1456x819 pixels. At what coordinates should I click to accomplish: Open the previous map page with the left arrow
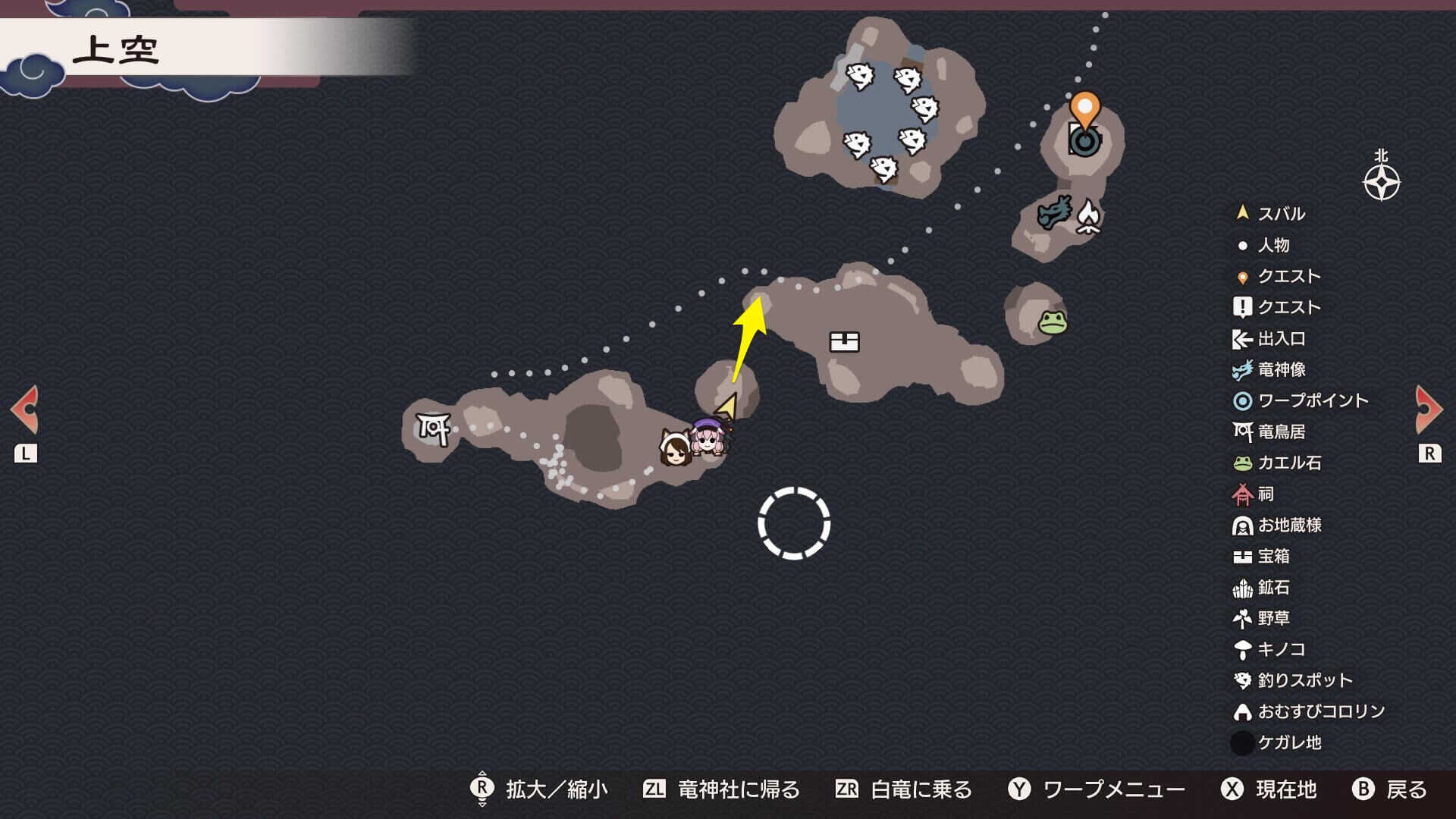click(x=25, y=408)
